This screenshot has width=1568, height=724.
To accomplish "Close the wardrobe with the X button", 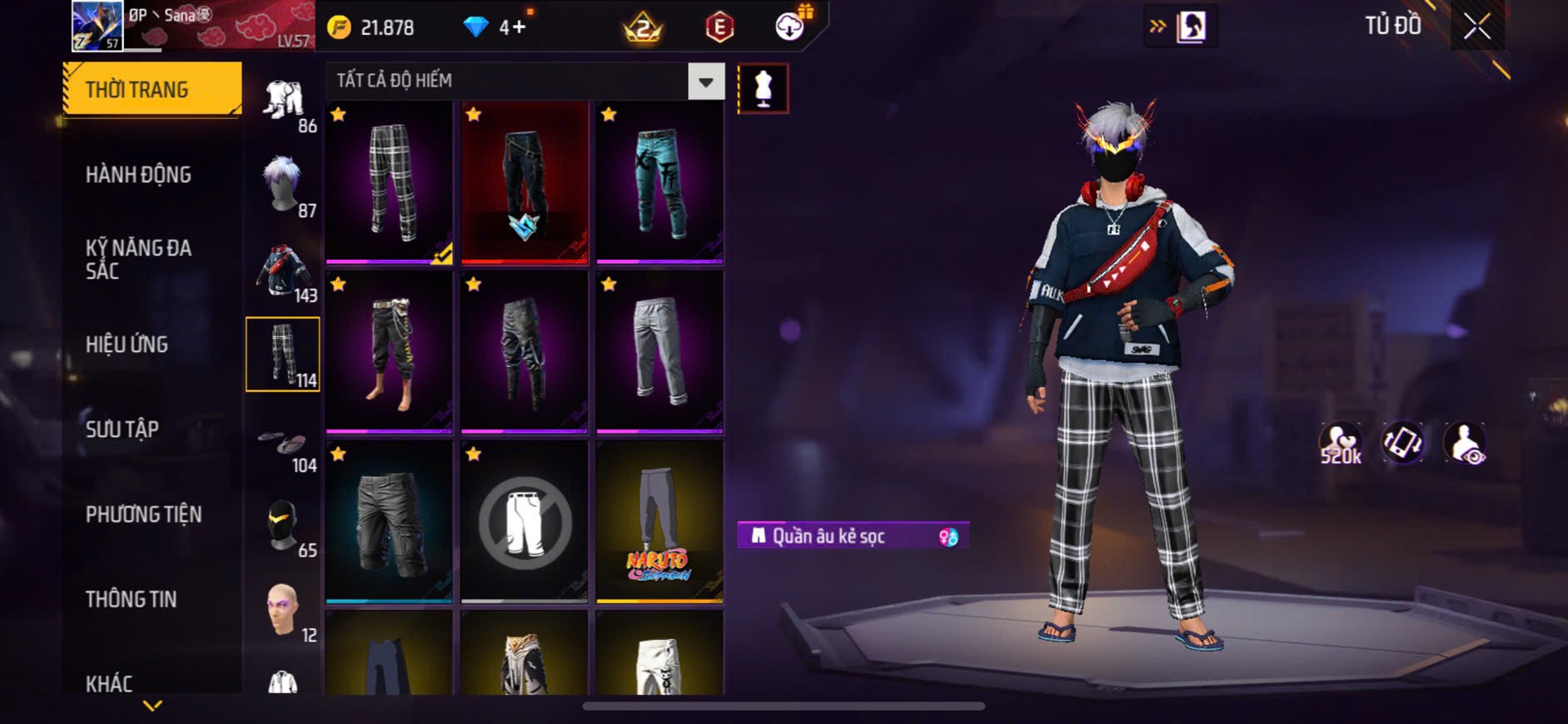I will click(x=1477, y=27).
